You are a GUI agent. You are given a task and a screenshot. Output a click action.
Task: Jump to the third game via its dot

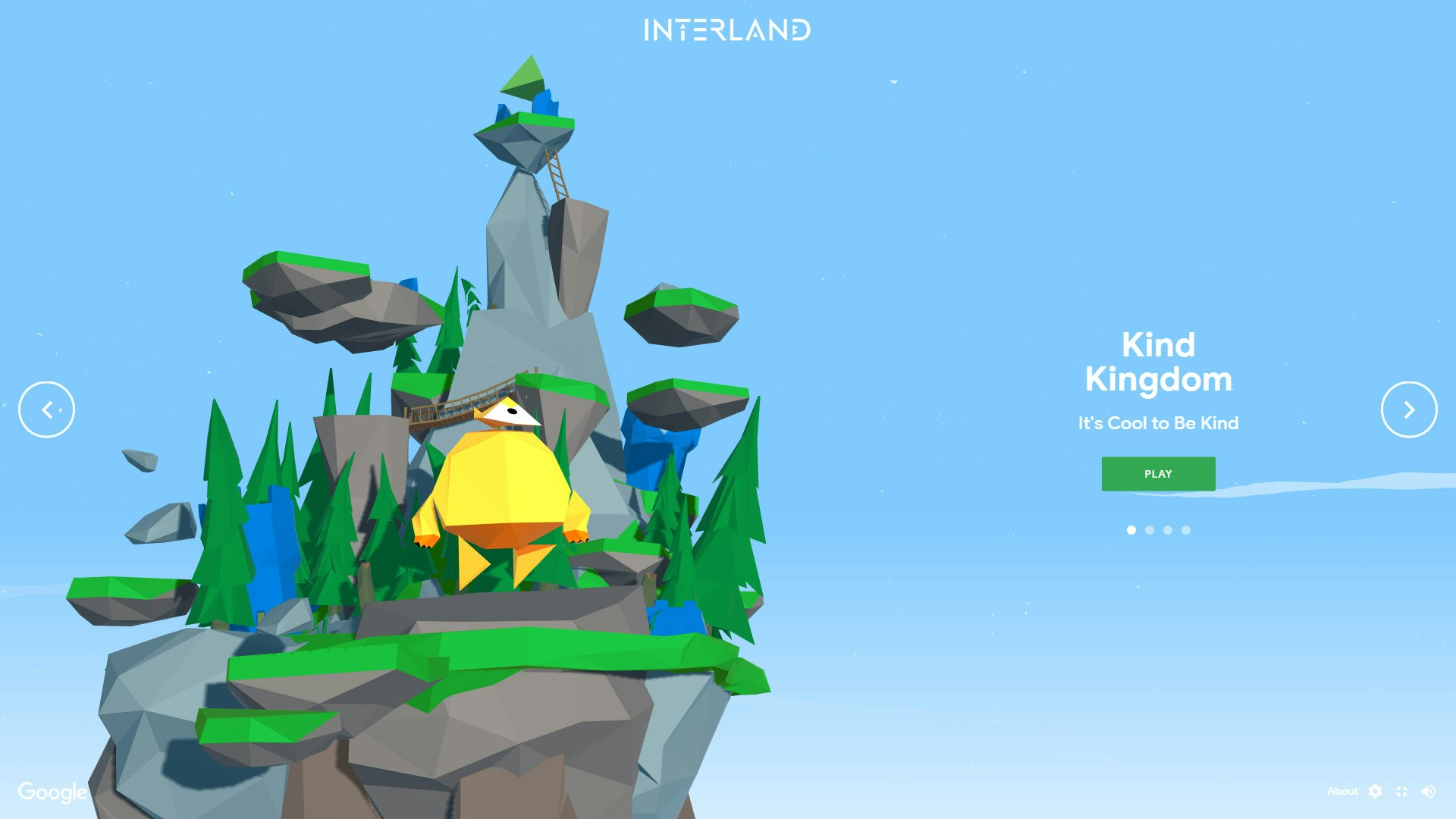[x=1167, y=530]
